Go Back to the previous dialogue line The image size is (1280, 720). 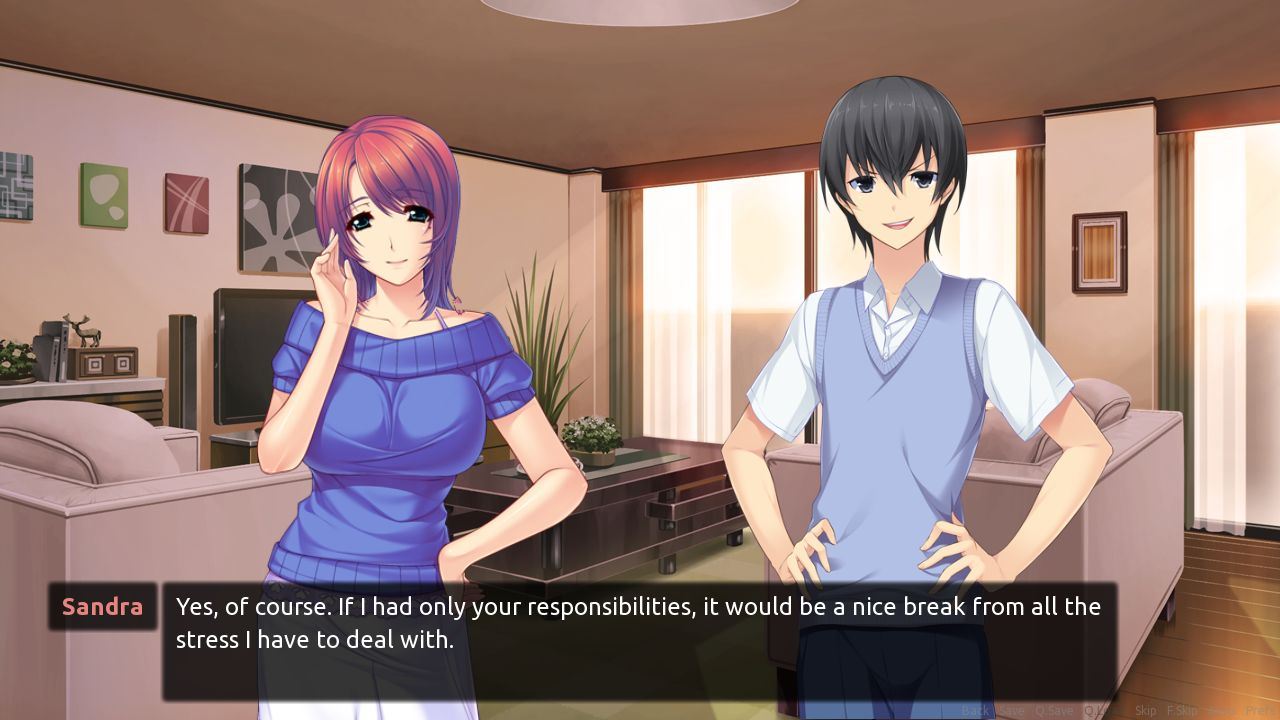[975, 711]
